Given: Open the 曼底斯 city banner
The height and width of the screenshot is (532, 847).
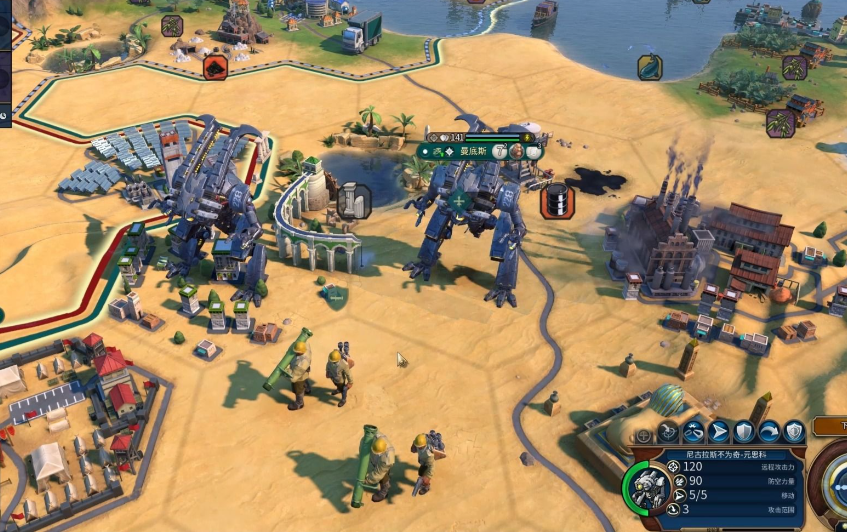Looking at the screenshot, I should click(470, 151).
